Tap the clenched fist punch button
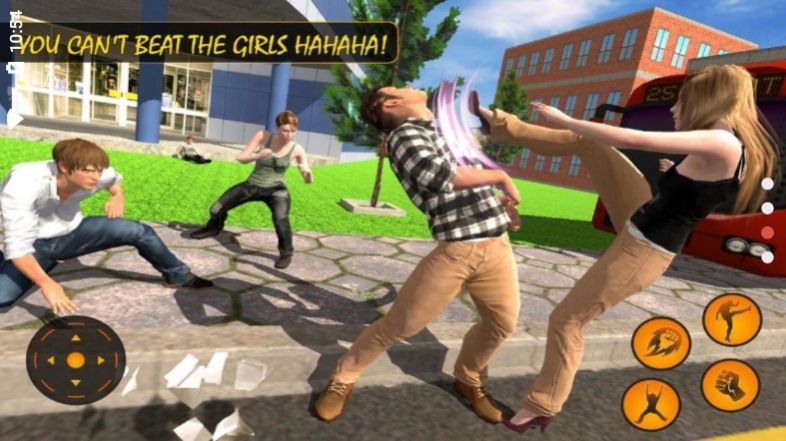 point(730,385)
